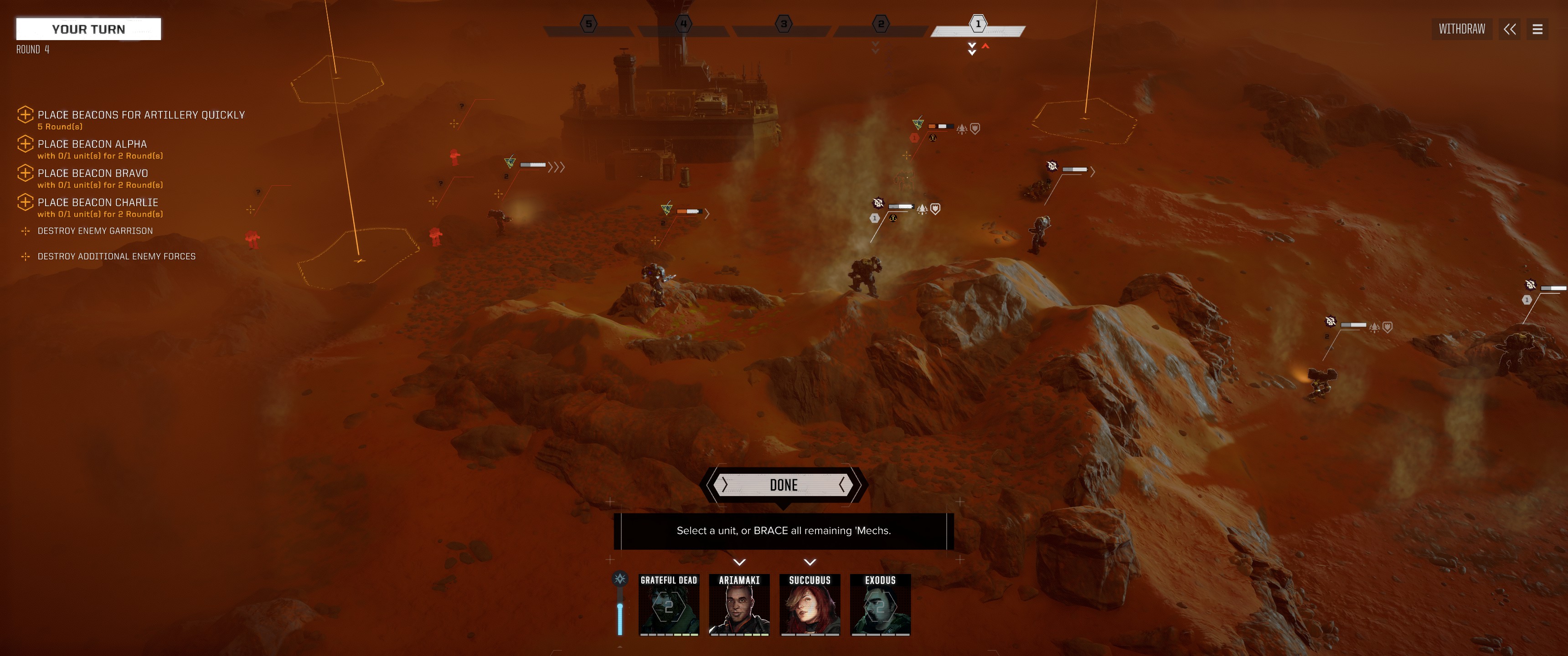Select initiative phase 2 marker

click(x=880, y=24)
